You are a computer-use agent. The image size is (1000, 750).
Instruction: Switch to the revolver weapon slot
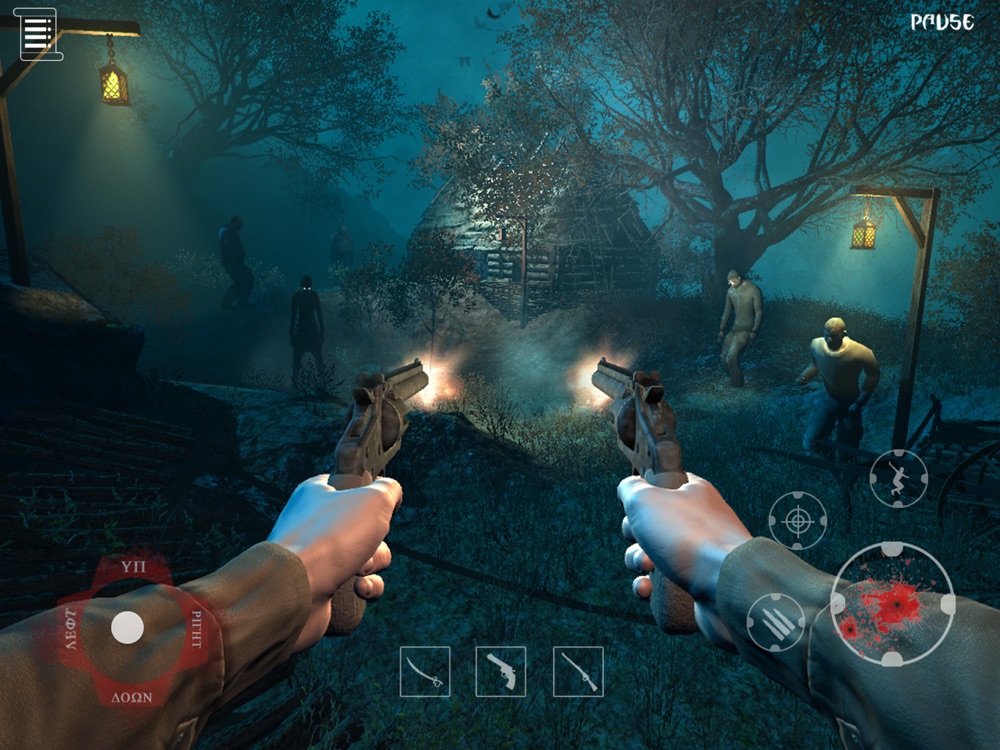point(501,671)
